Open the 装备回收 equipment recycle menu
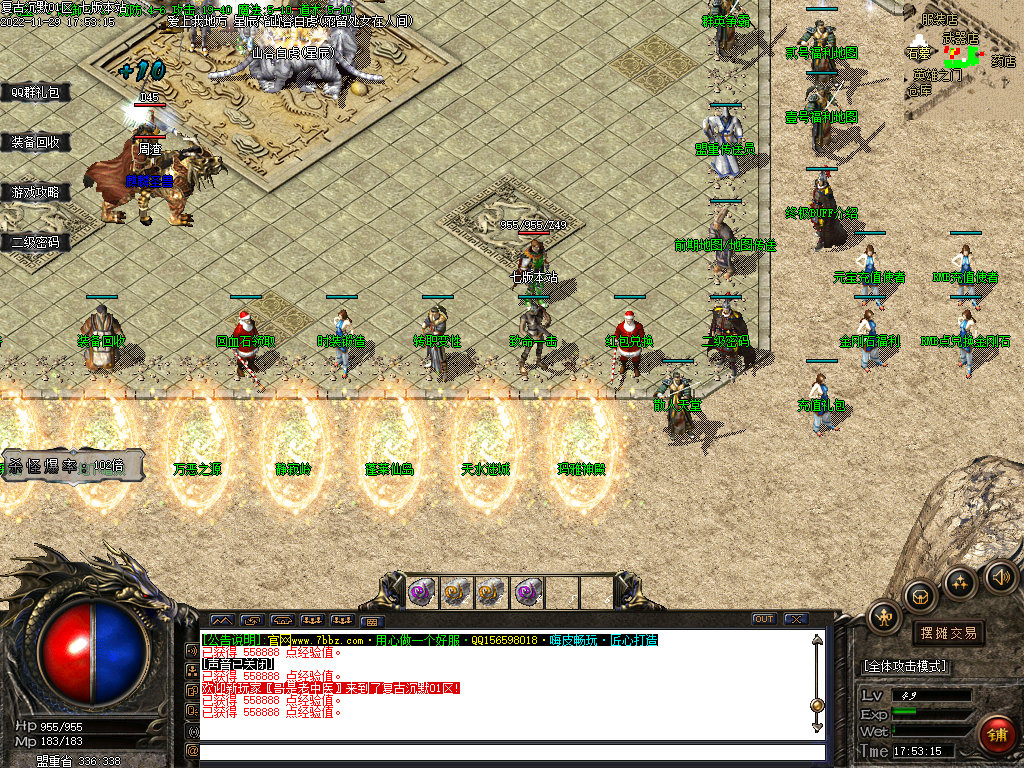This screenshot has height=768, width=1024. (35, 142)
